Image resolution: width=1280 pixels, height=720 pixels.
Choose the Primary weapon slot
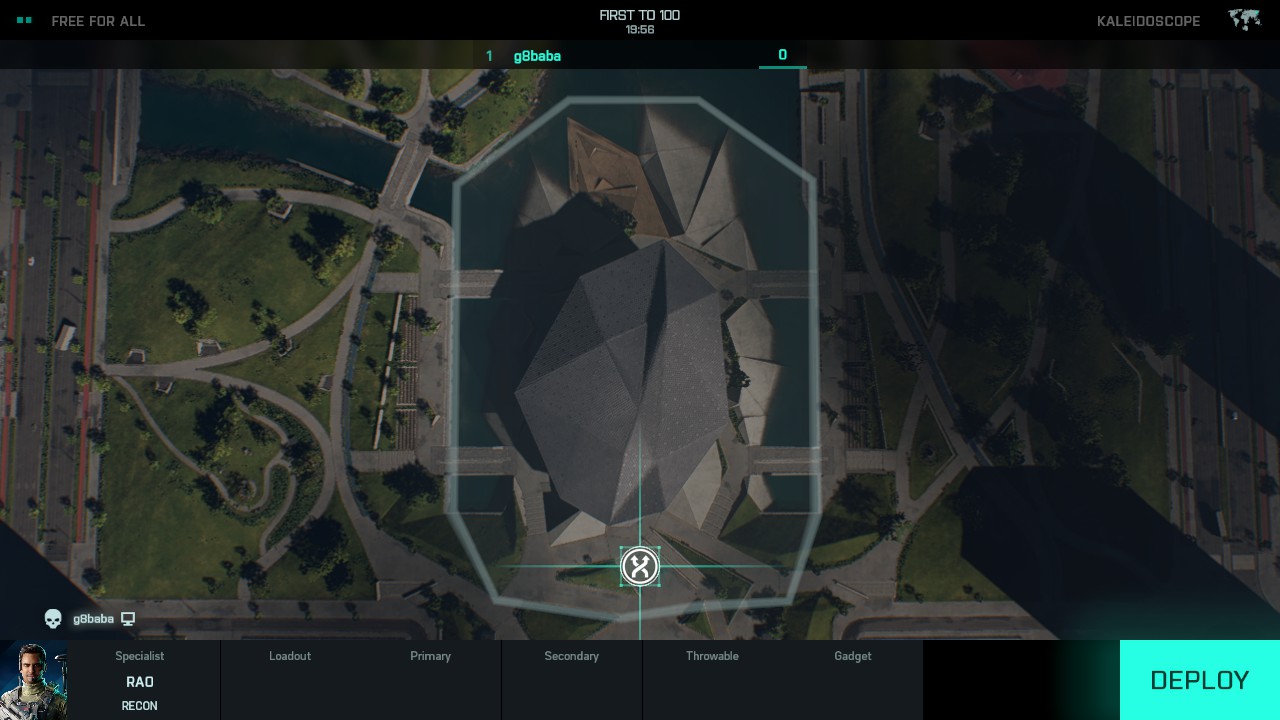[430, 680]
